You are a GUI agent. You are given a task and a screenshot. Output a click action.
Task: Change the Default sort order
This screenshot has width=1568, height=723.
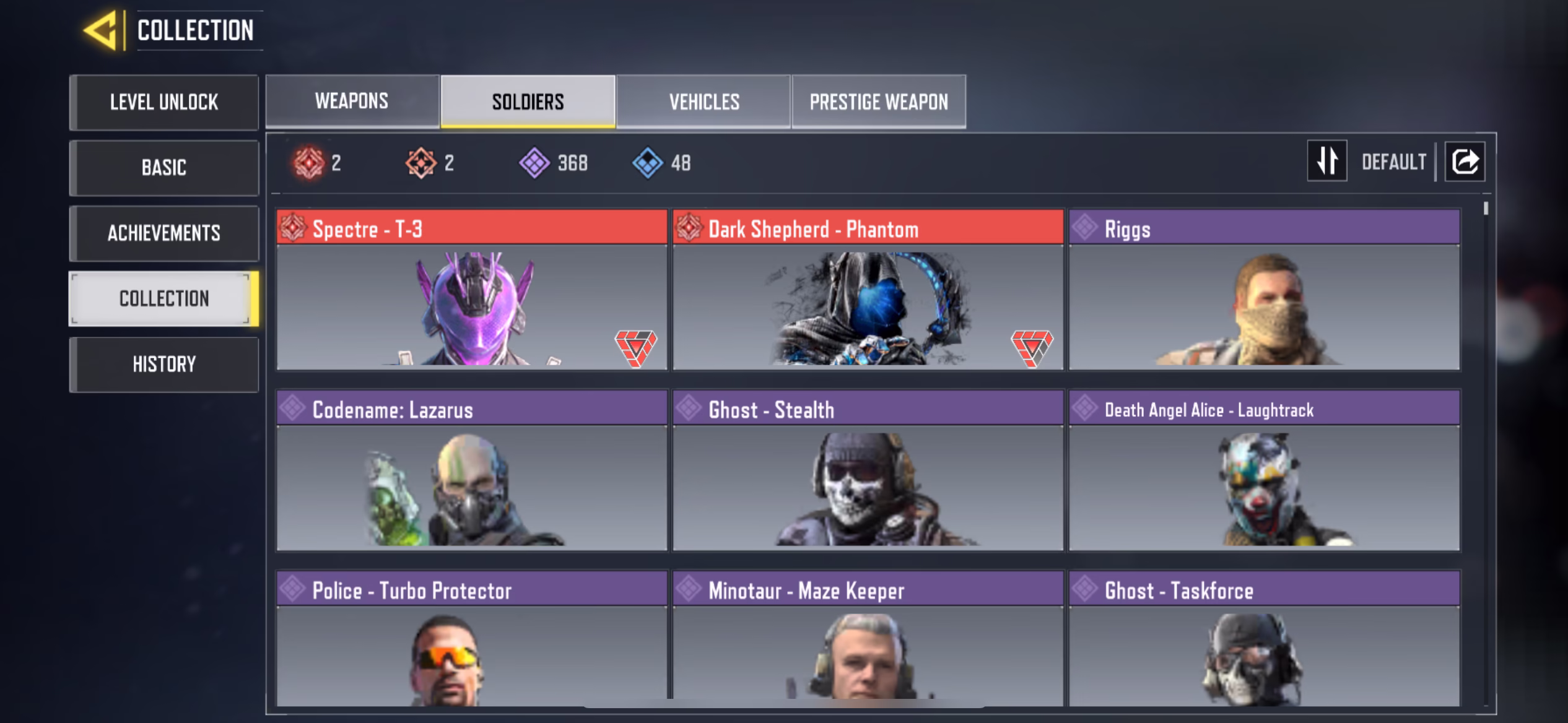click(x=1326, y=162)
